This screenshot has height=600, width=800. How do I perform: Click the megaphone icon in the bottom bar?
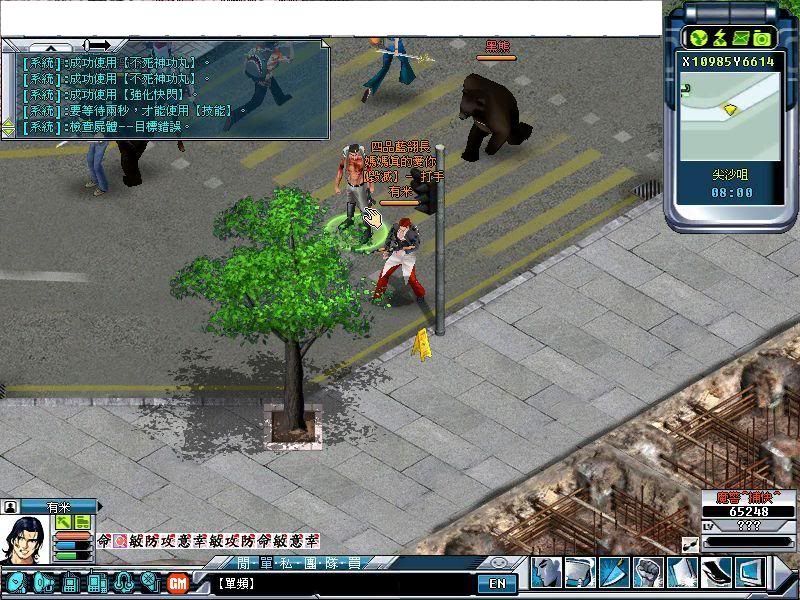(44, 581)
